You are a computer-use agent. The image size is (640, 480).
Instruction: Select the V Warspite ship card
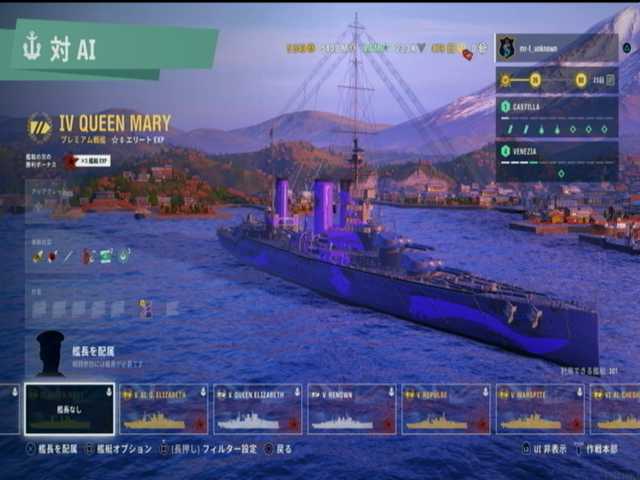[x=540, y=410]
